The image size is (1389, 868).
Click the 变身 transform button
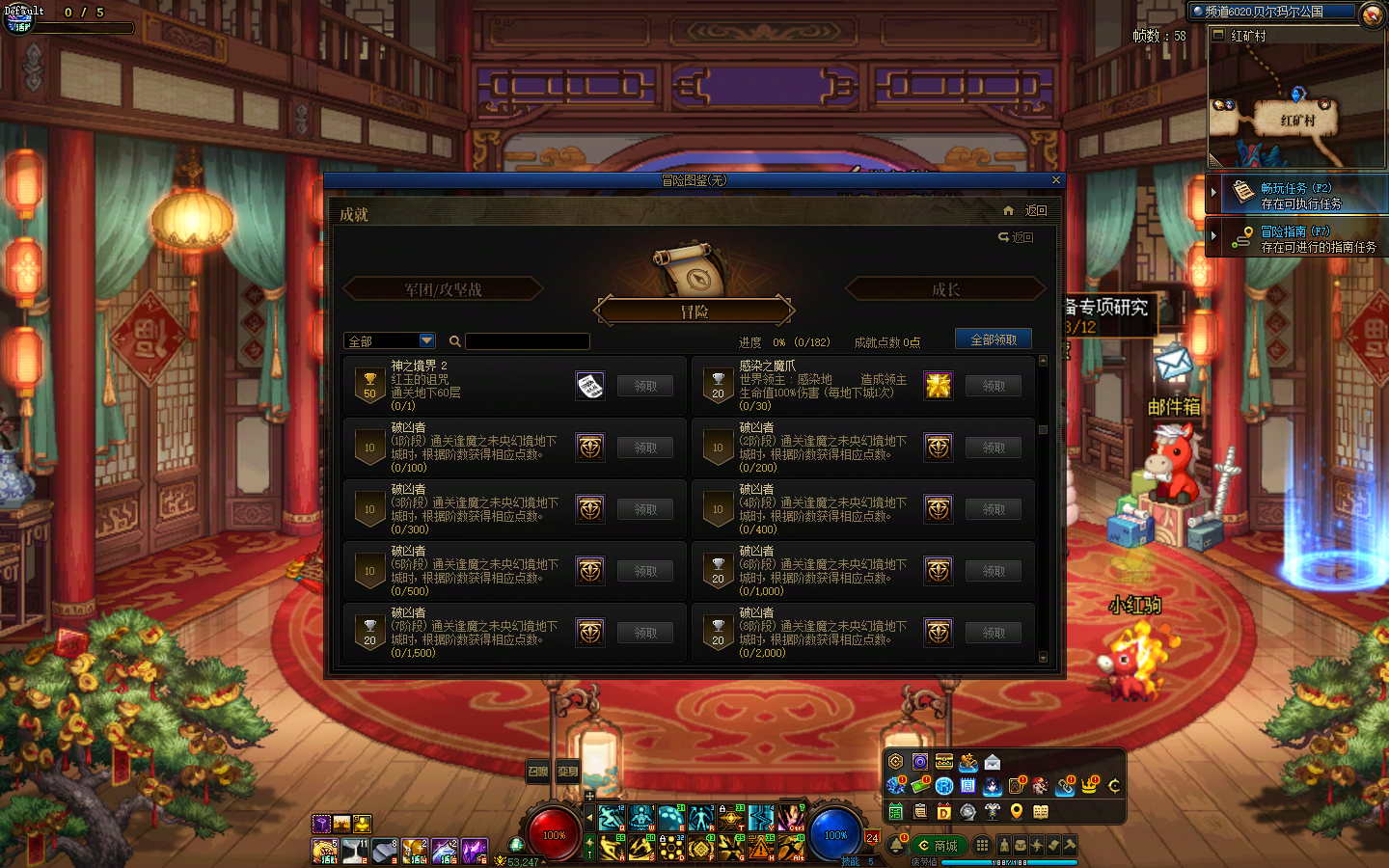(x=568, y=771)
